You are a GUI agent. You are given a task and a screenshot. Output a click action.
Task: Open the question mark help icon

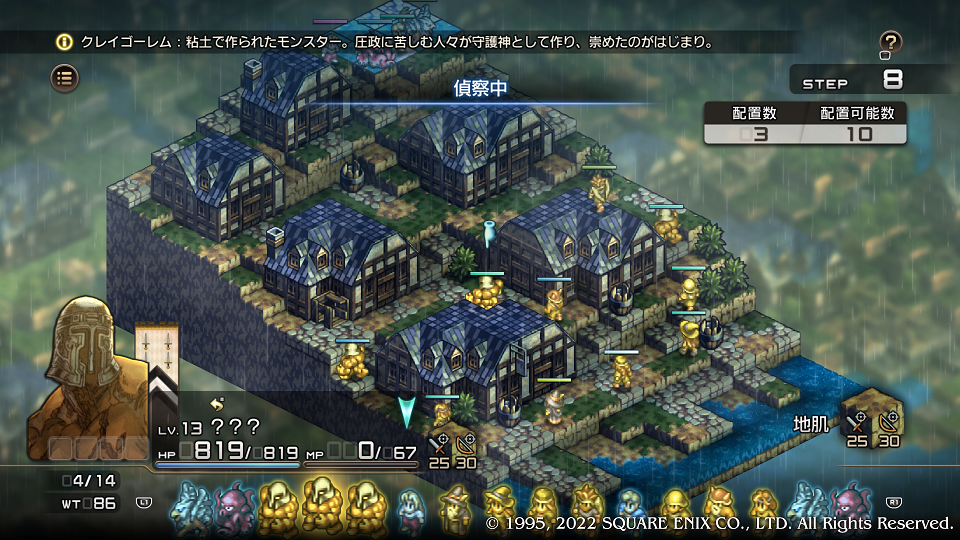tap(890, 42)
